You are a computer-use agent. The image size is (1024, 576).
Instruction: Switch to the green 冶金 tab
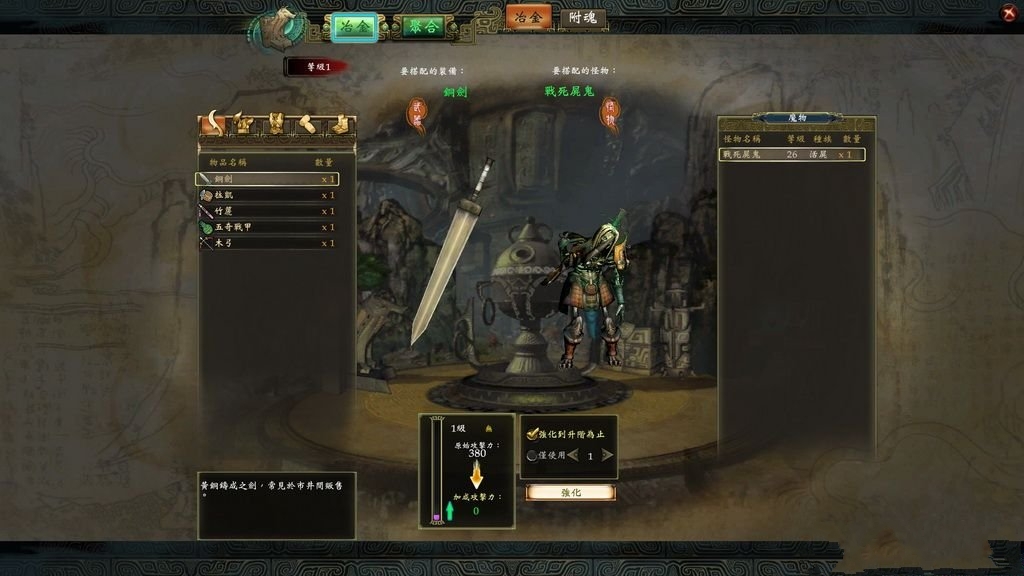[x=354, y=27]
